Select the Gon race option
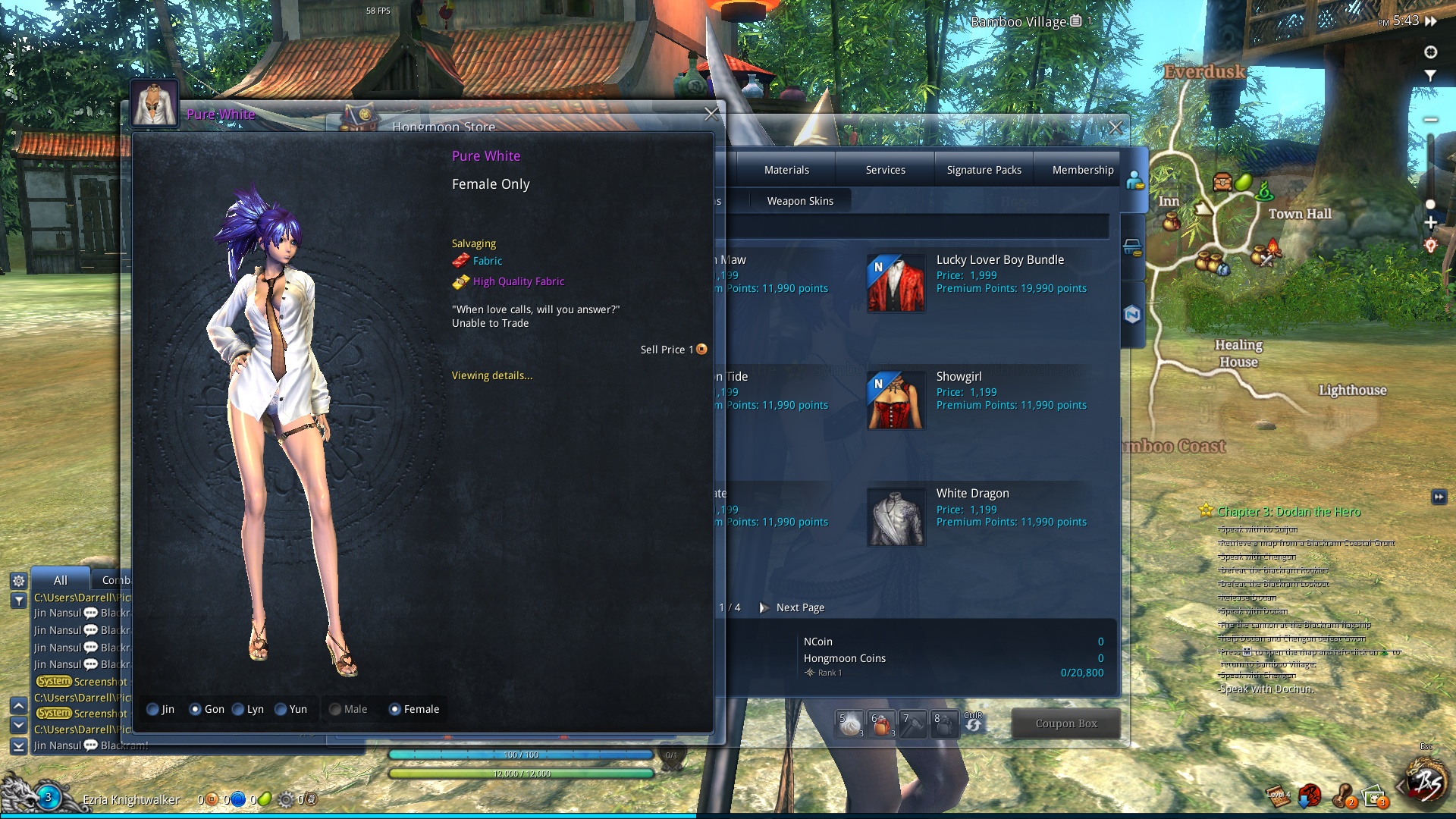Screen dimensions: 1456x819 pos(196,710)
